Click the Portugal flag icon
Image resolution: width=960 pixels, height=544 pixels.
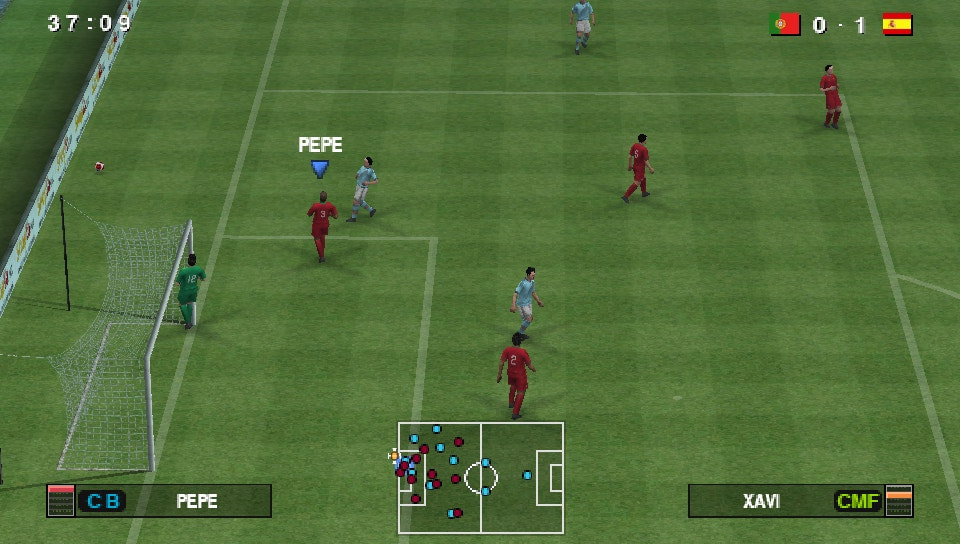785,25
